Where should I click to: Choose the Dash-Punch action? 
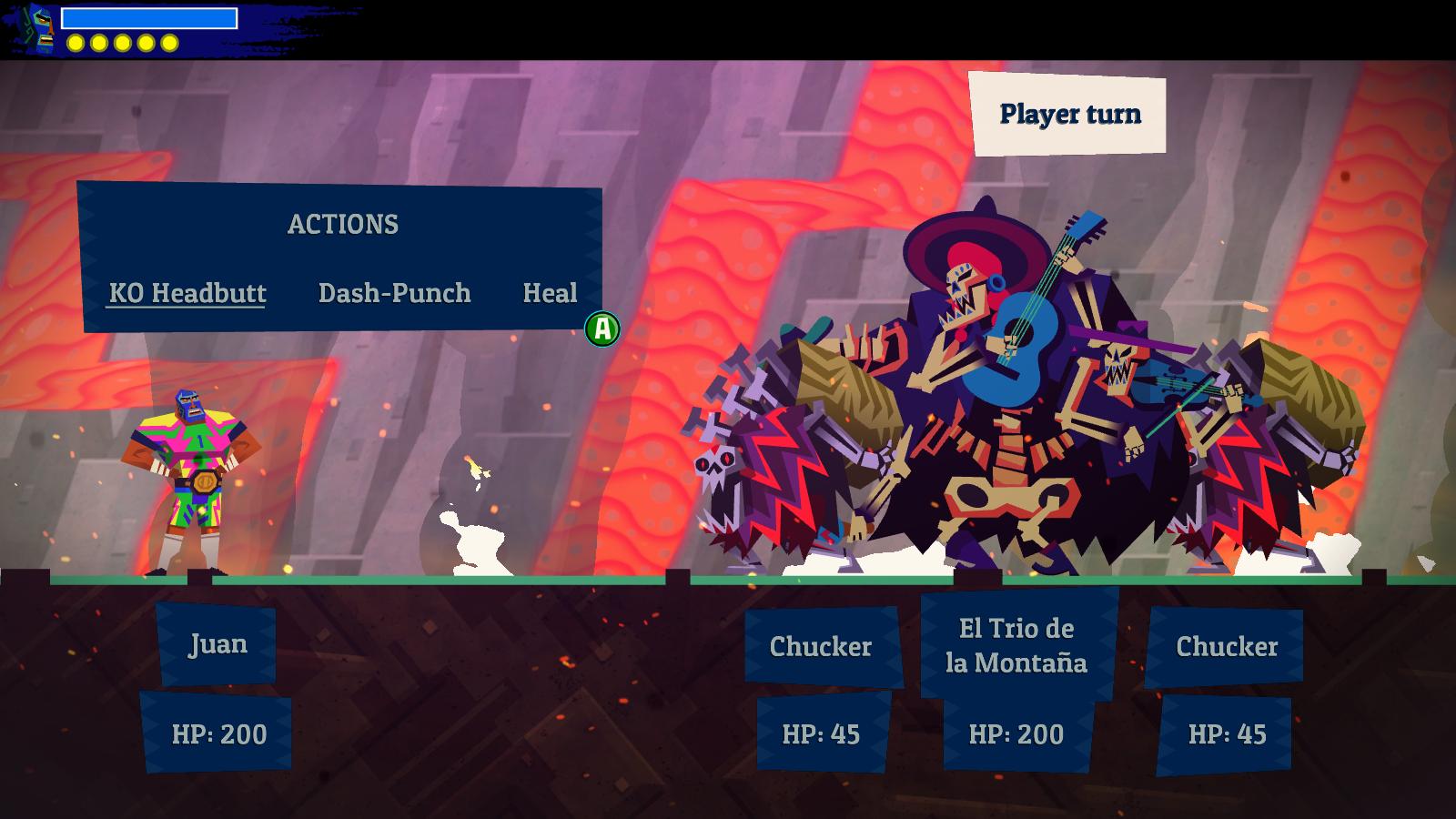(394, 293)
